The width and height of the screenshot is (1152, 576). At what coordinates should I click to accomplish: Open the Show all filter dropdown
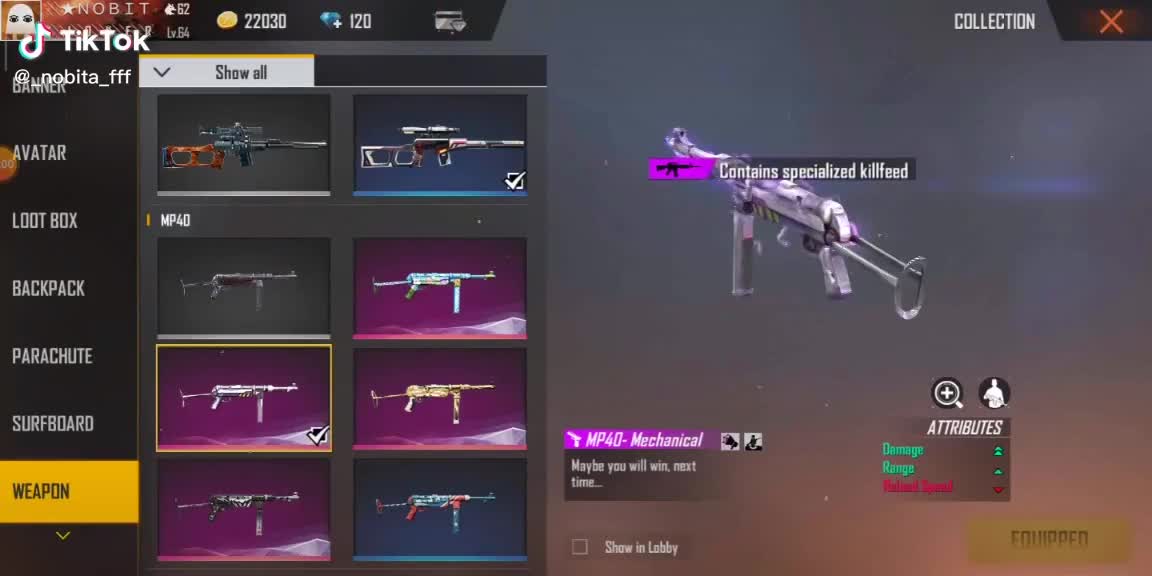coord(226,72)
